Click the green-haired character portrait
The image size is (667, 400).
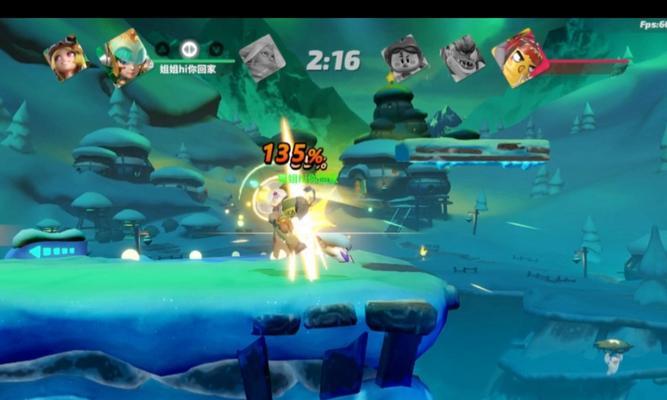click(x=127, y=57)
